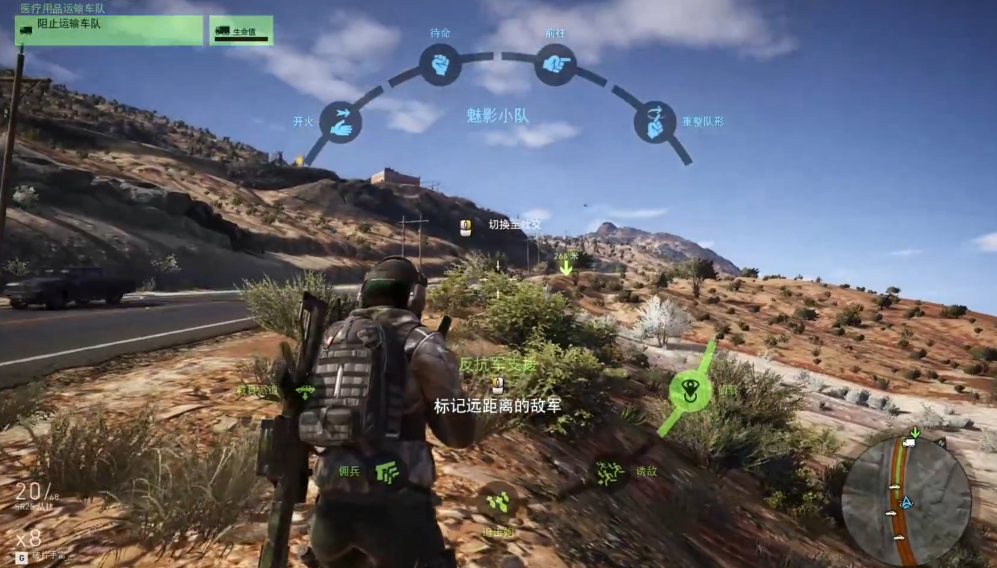Issue the 前往 (go to) pointing order
Screen dimensions: 997x568
(554, 65)
